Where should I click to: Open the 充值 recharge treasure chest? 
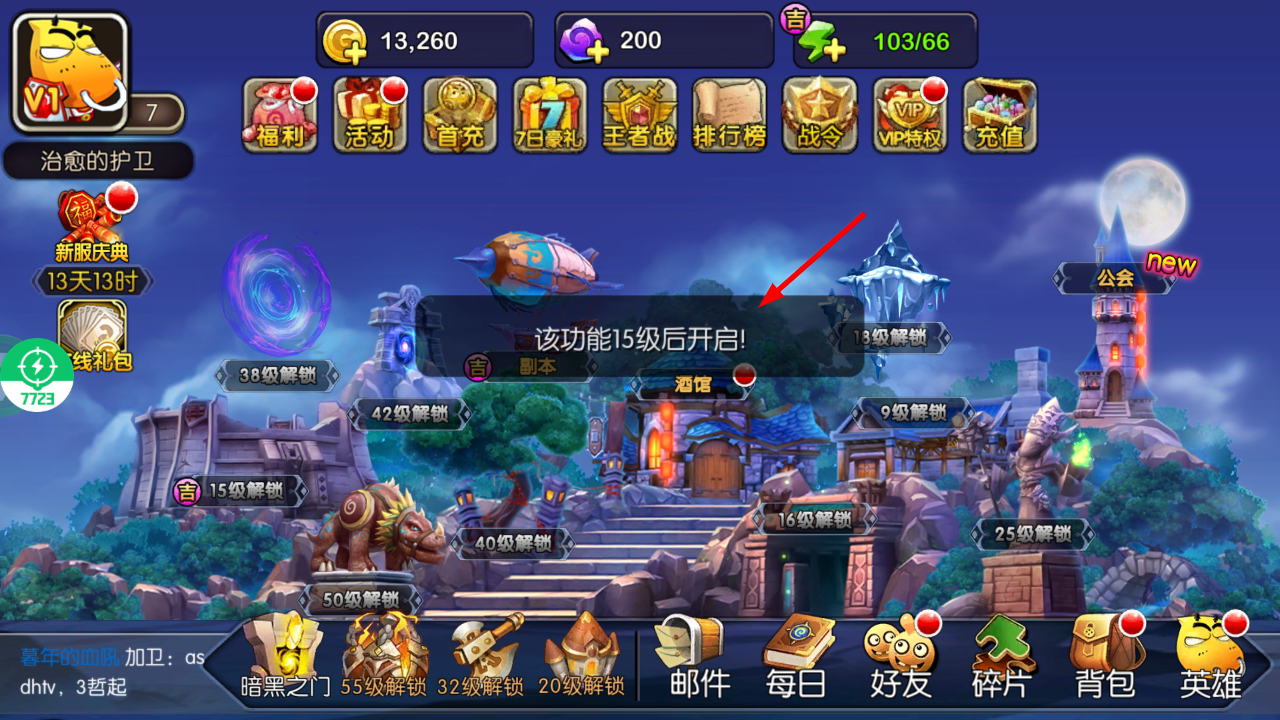point(1000,115)
